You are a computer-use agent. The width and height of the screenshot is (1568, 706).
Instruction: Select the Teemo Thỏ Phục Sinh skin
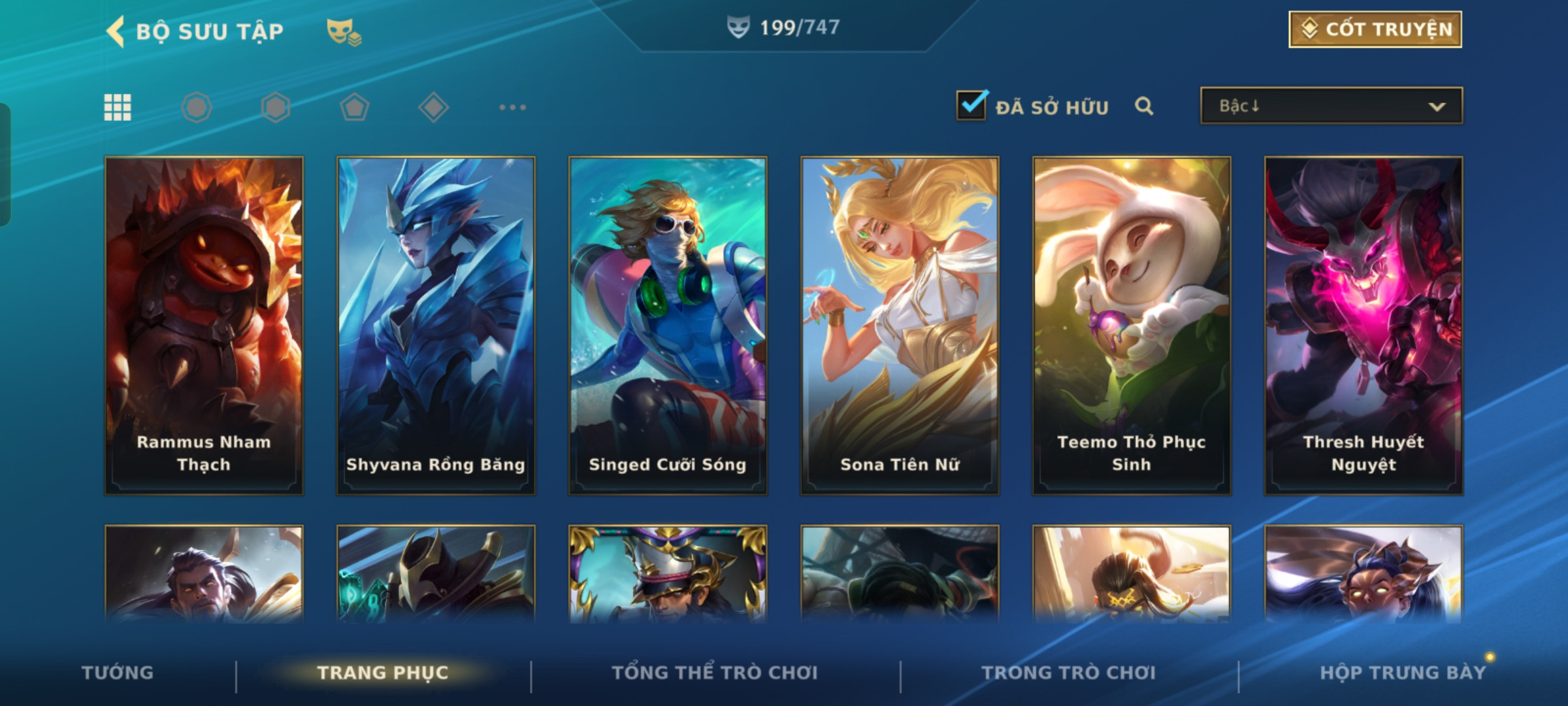(x=1132, y=325)
